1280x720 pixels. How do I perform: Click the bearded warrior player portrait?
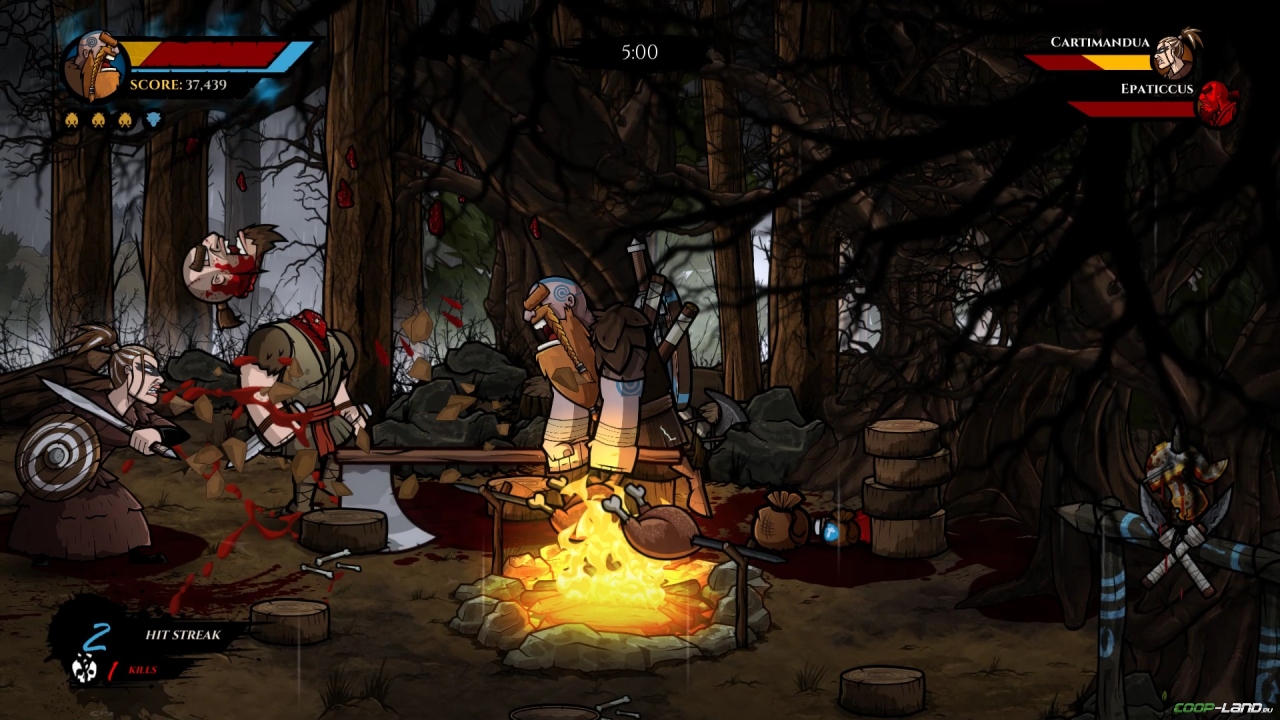click(94, 68)
